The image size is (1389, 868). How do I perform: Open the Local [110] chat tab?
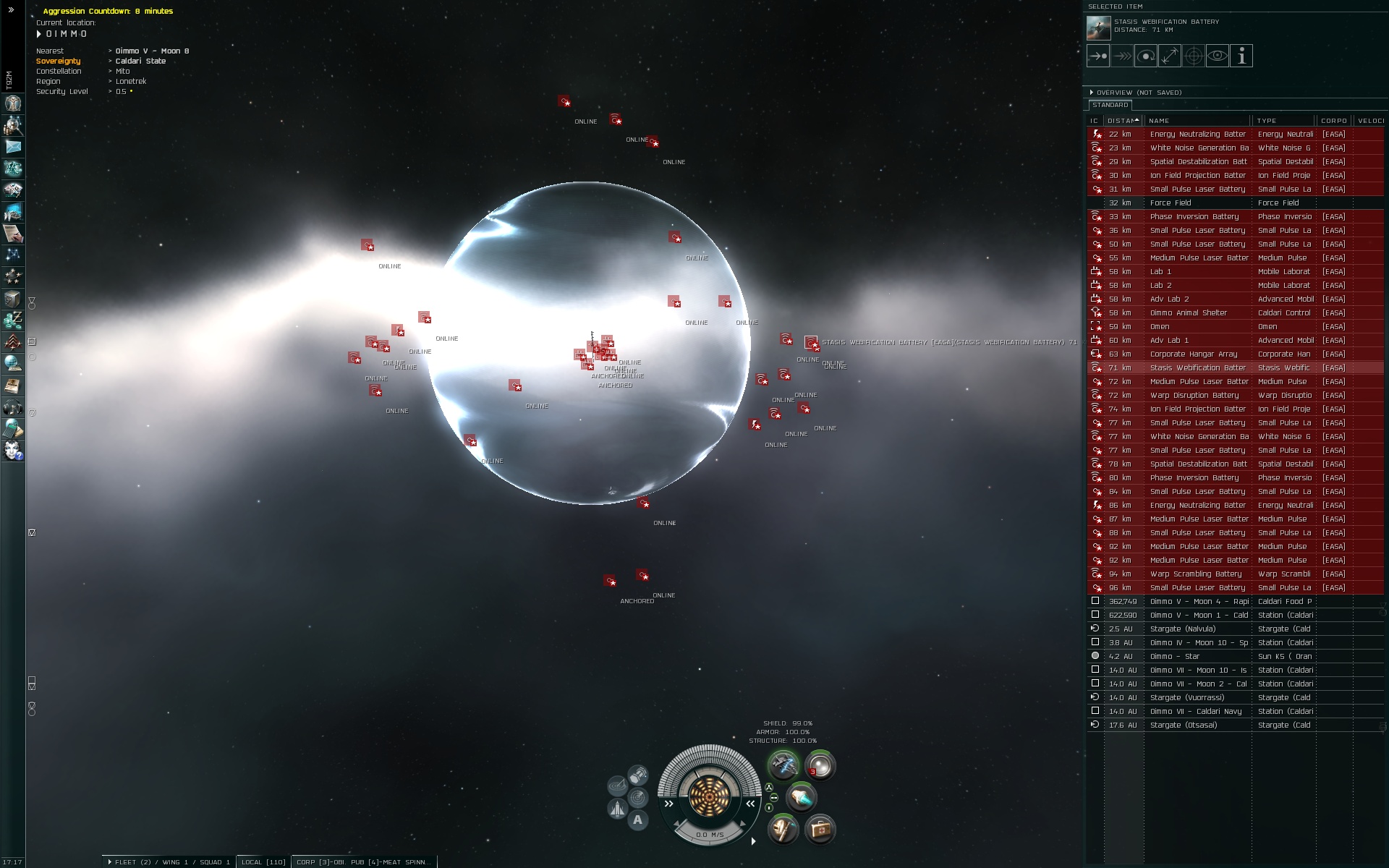pyautogui.click(x=263, y=862)
